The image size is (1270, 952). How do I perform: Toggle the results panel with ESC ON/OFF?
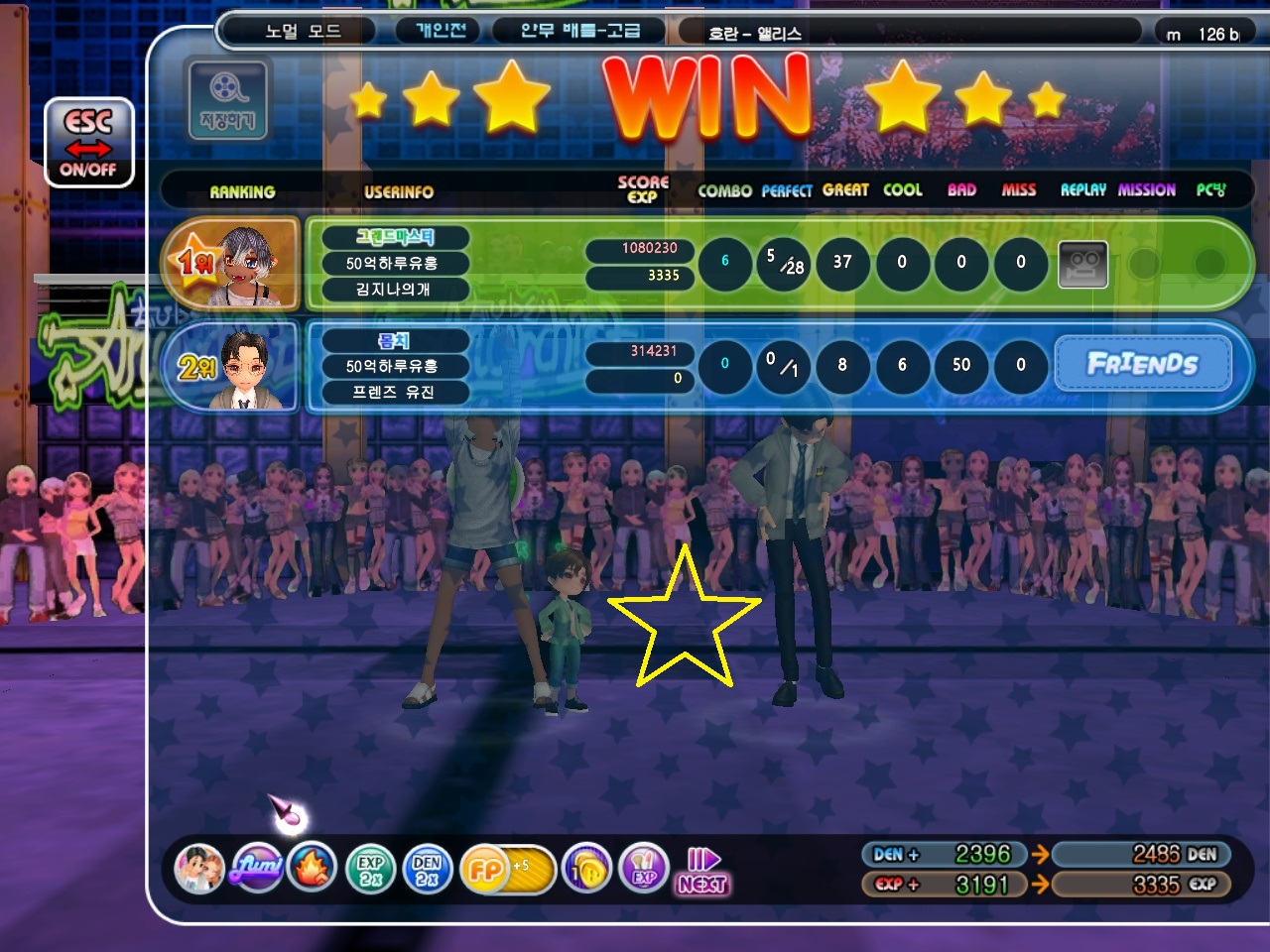tap(88, 143)
